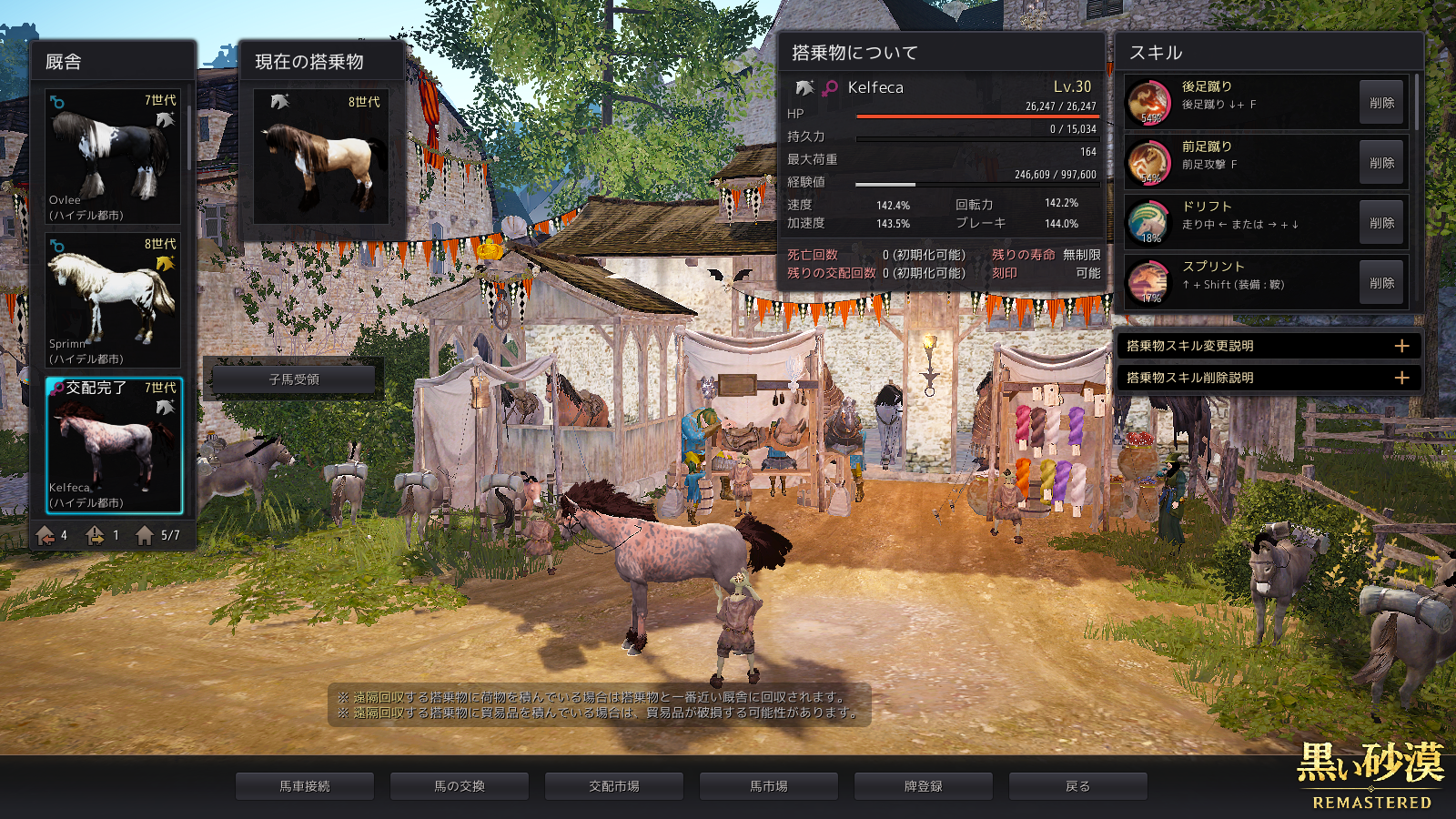Delete the ドリフト skill
Screen dimensions: 1456x819
tap(1380, 223)
